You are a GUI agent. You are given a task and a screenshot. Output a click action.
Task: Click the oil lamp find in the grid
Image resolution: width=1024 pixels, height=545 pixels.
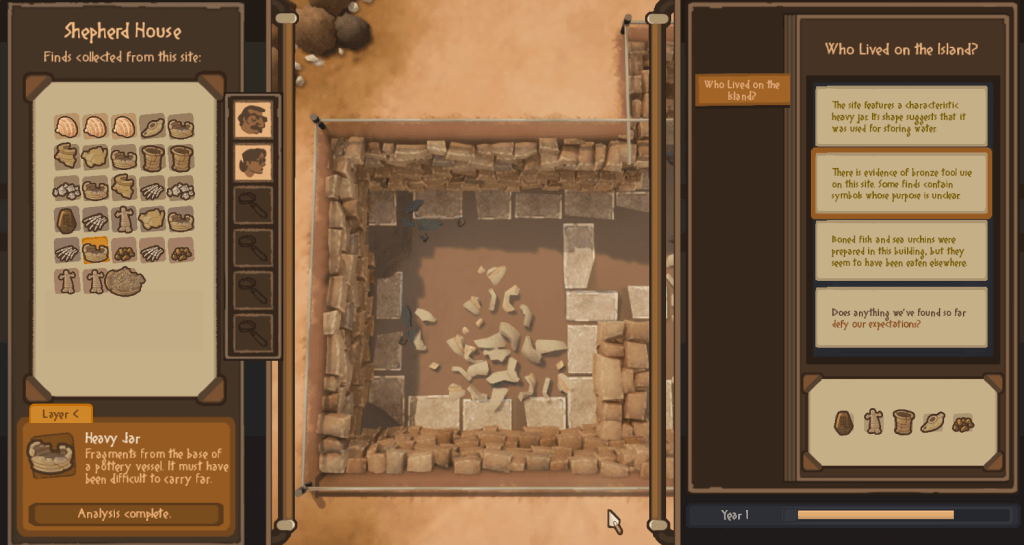(153, 126)
